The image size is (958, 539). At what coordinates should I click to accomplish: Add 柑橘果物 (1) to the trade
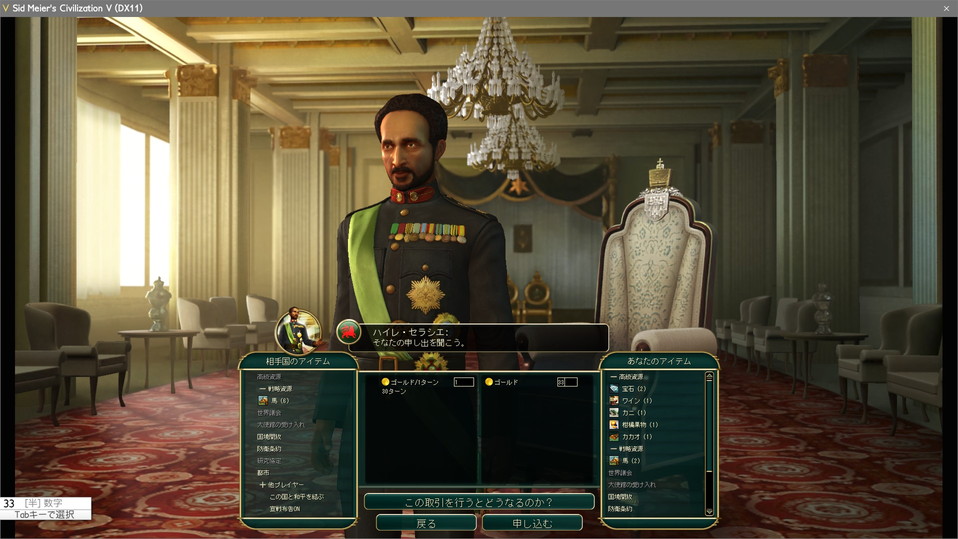pyautogui.click(x=639, y=424)
